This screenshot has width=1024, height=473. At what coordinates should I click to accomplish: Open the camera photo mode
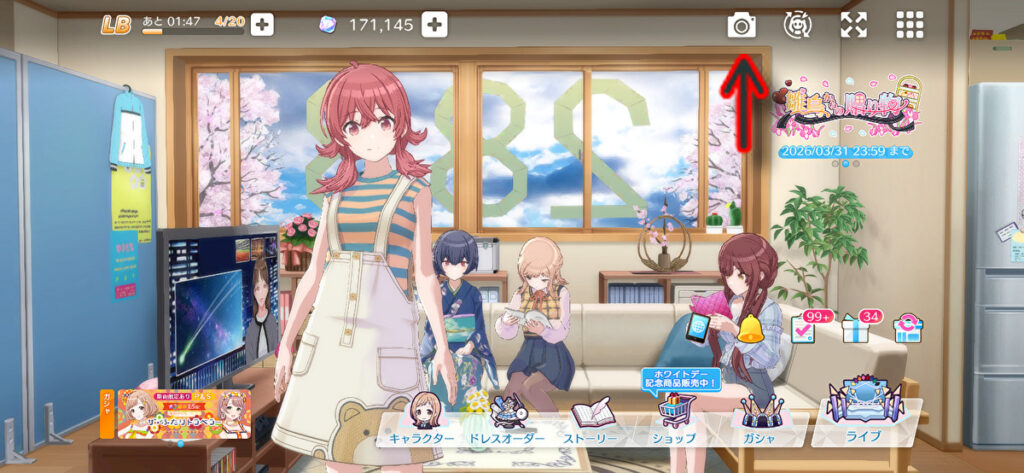click(x=741, y=25)
